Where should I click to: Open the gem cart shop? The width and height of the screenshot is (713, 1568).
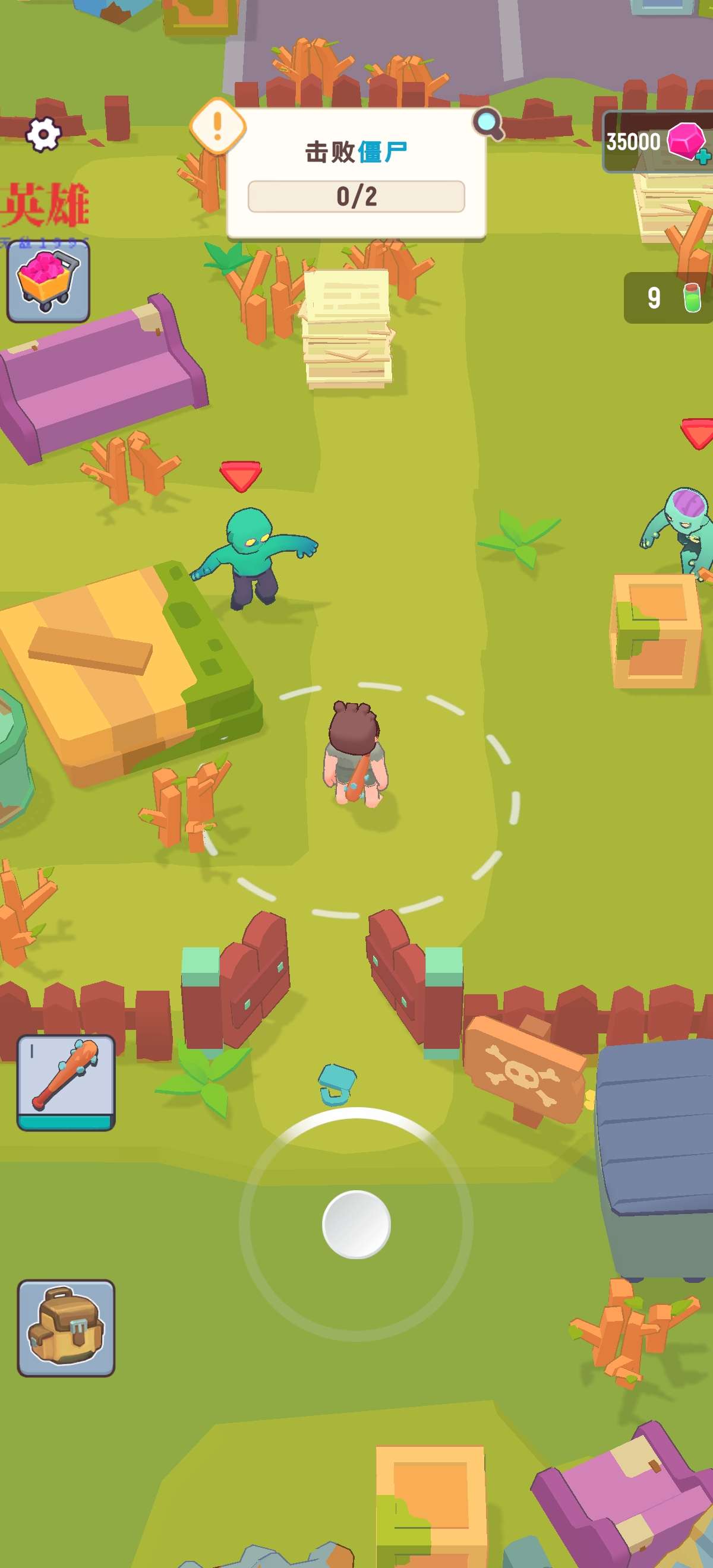coord(48,280)
